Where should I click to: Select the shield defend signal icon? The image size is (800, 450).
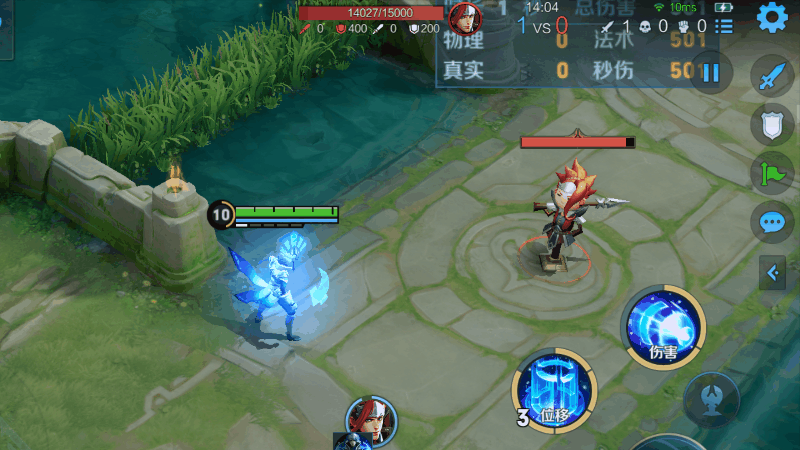771,124
